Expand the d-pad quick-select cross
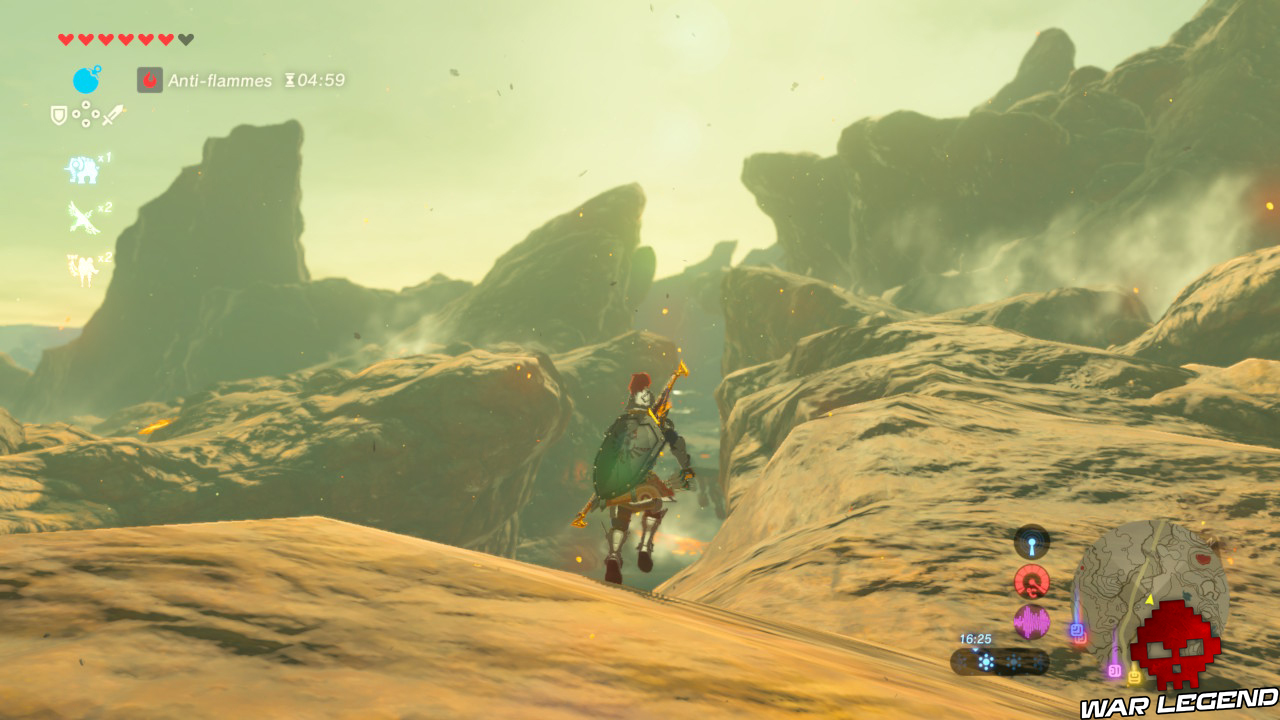 [86, 114]
